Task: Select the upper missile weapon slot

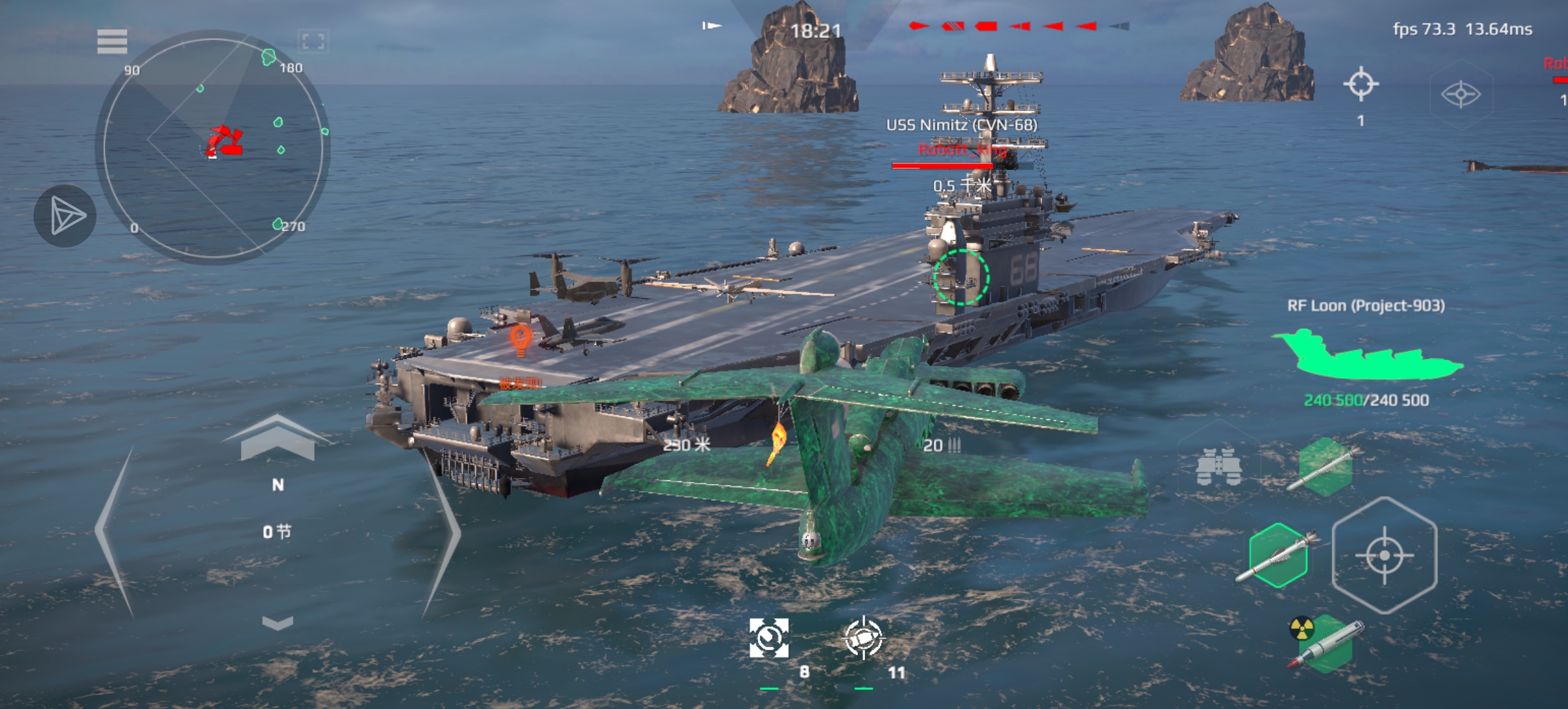Action: (x=1325, y=467)
